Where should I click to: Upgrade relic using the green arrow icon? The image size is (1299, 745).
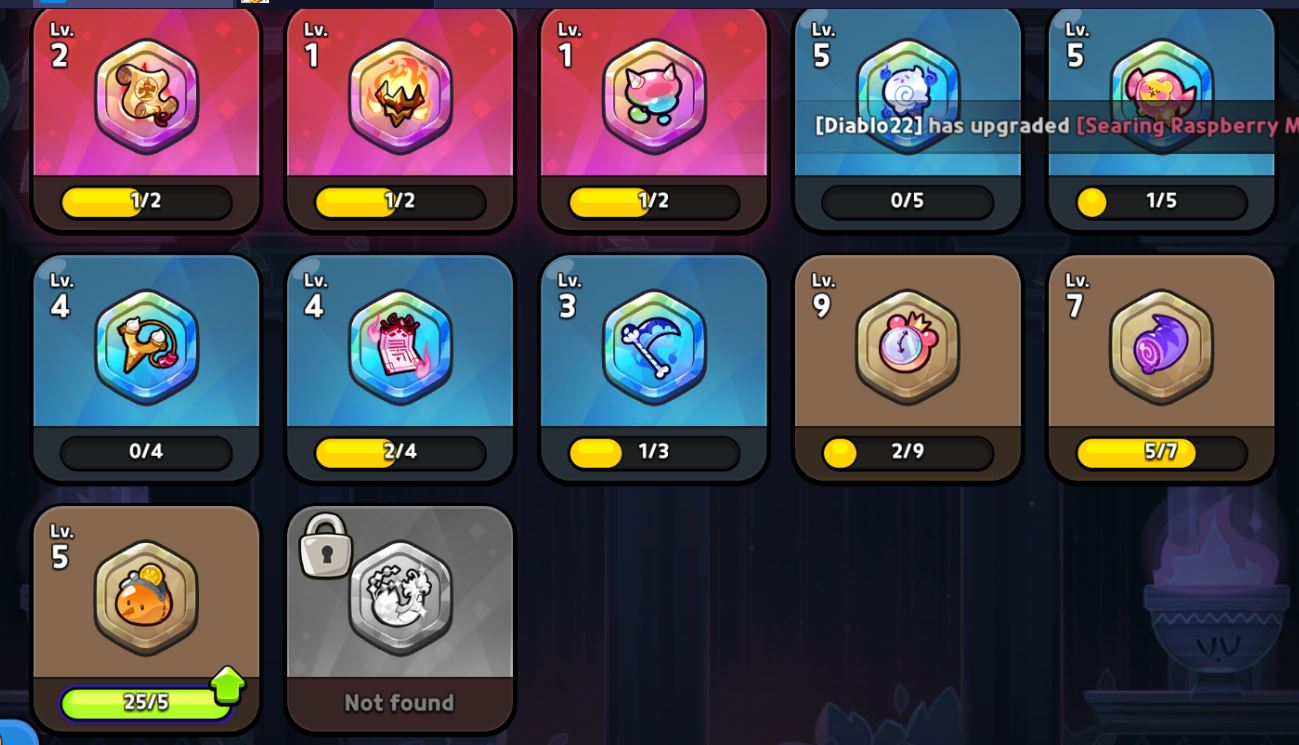(x=228, y=685)
